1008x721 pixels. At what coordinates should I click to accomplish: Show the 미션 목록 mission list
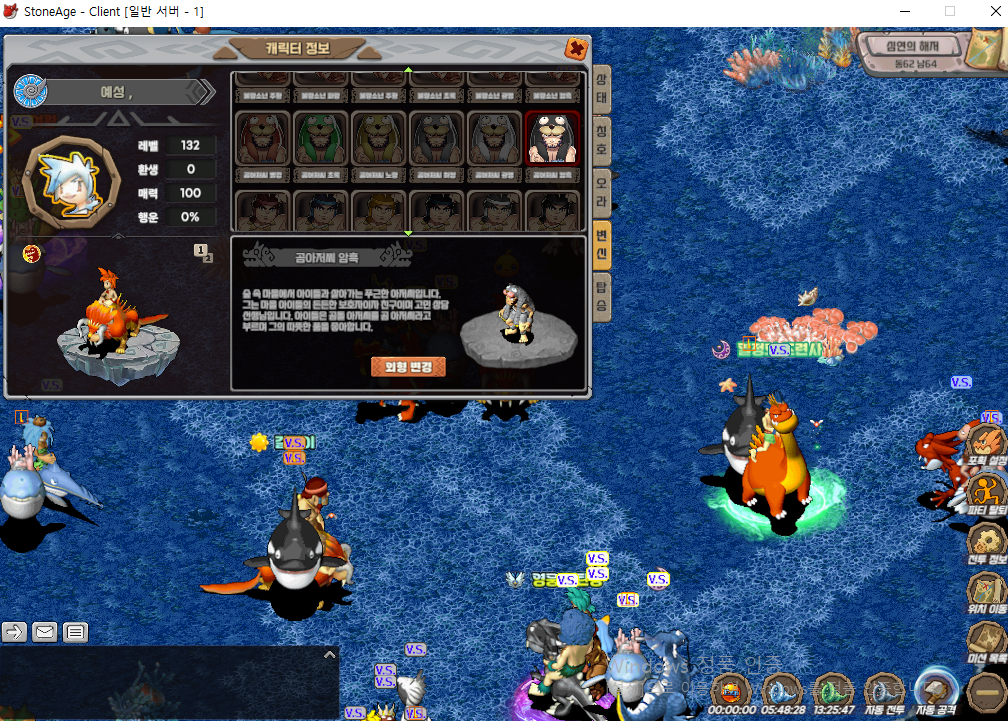tap(986, 642)
